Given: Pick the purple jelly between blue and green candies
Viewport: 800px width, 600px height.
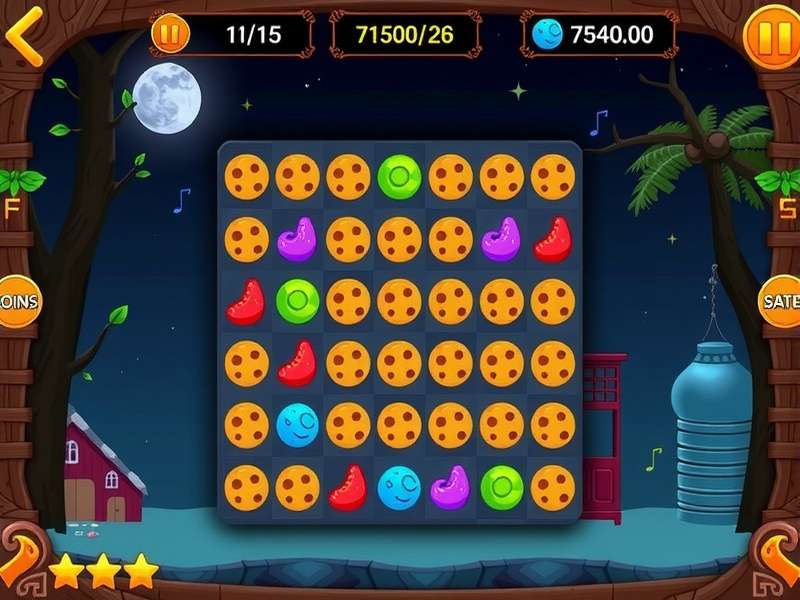Looking at the screenshot, I should pos(450,487).
